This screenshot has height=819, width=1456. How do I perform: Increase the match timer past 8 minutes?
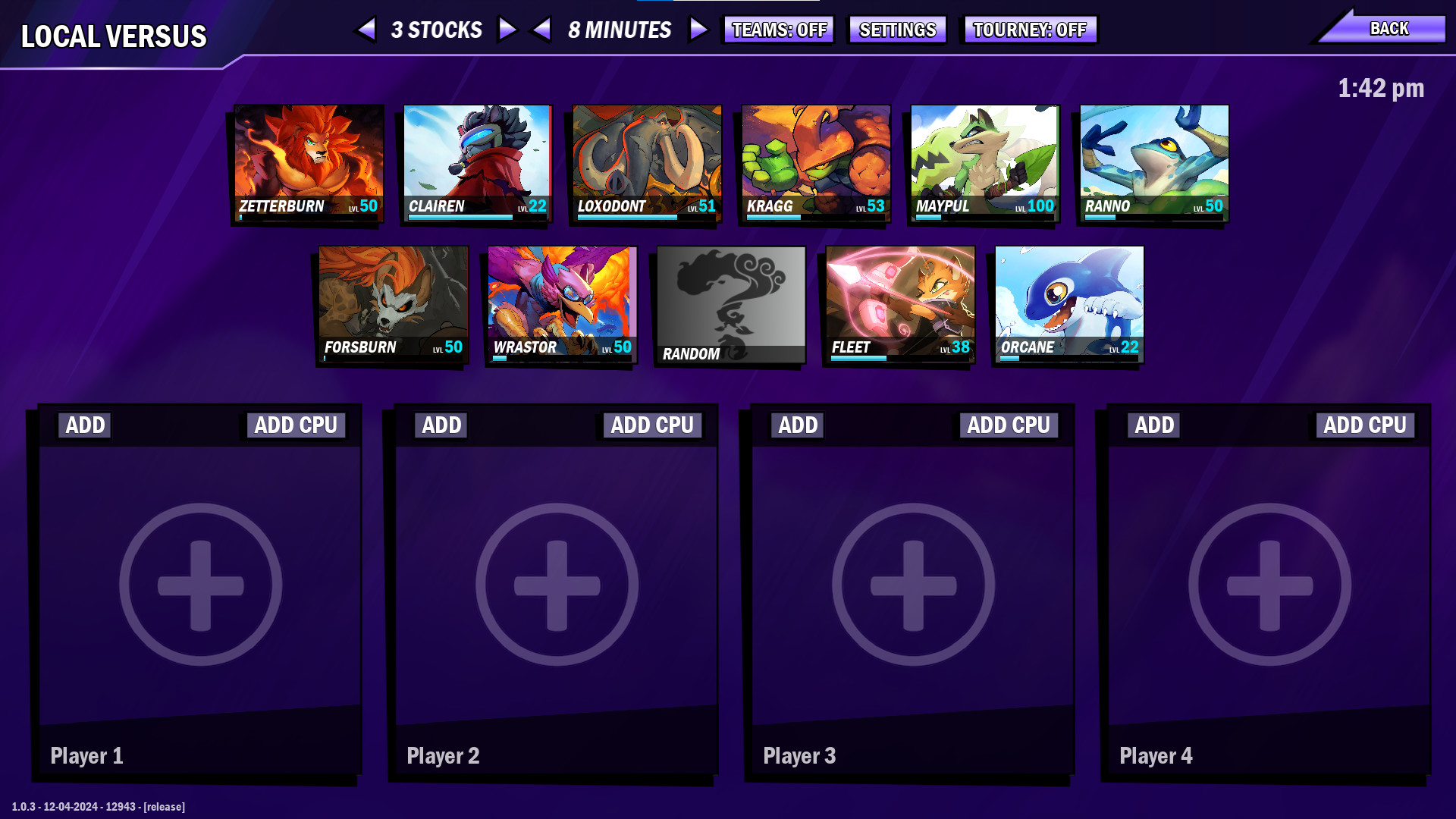pyautogui.click(x=697, y=30)
